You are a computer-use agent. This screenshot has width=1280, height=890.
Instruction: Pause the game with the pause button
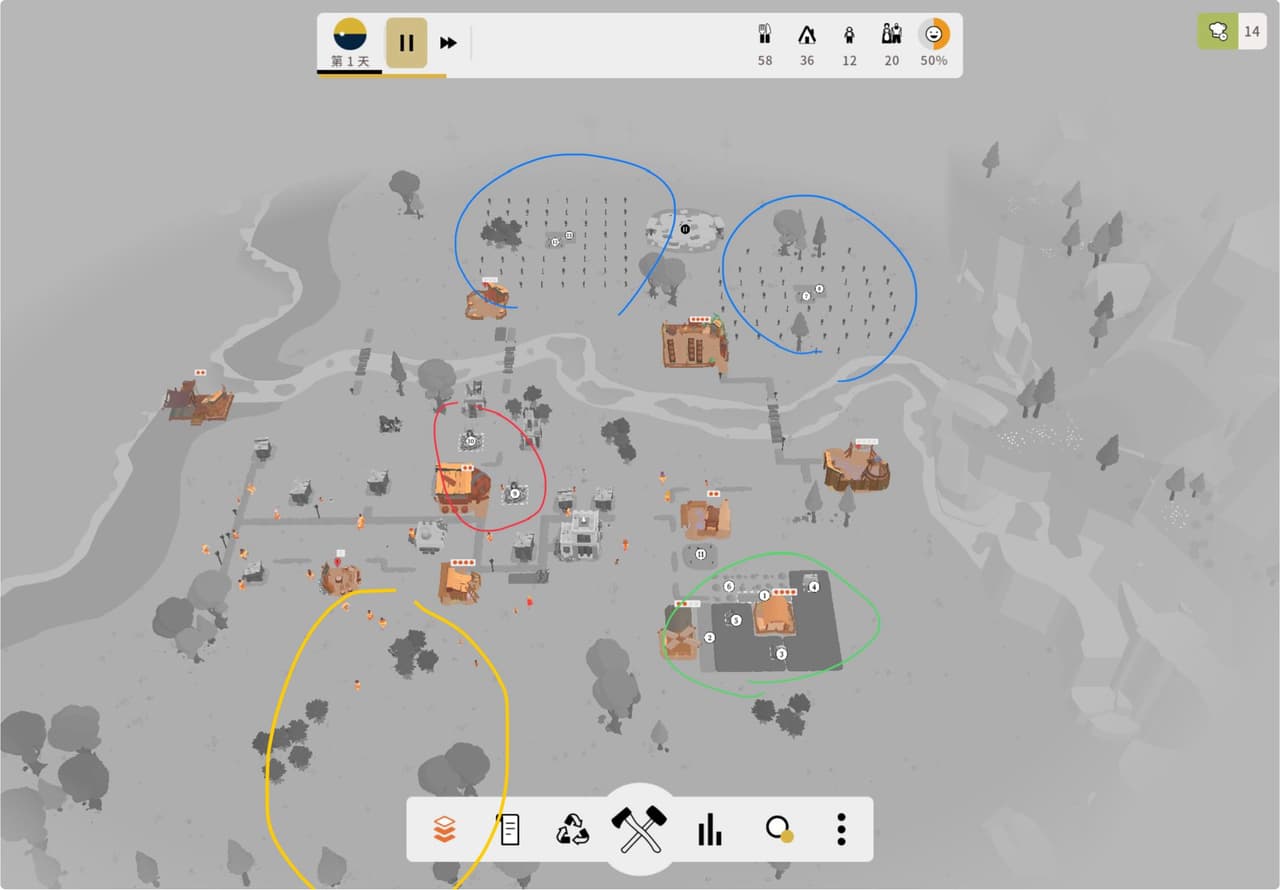(x=406, y=43)
